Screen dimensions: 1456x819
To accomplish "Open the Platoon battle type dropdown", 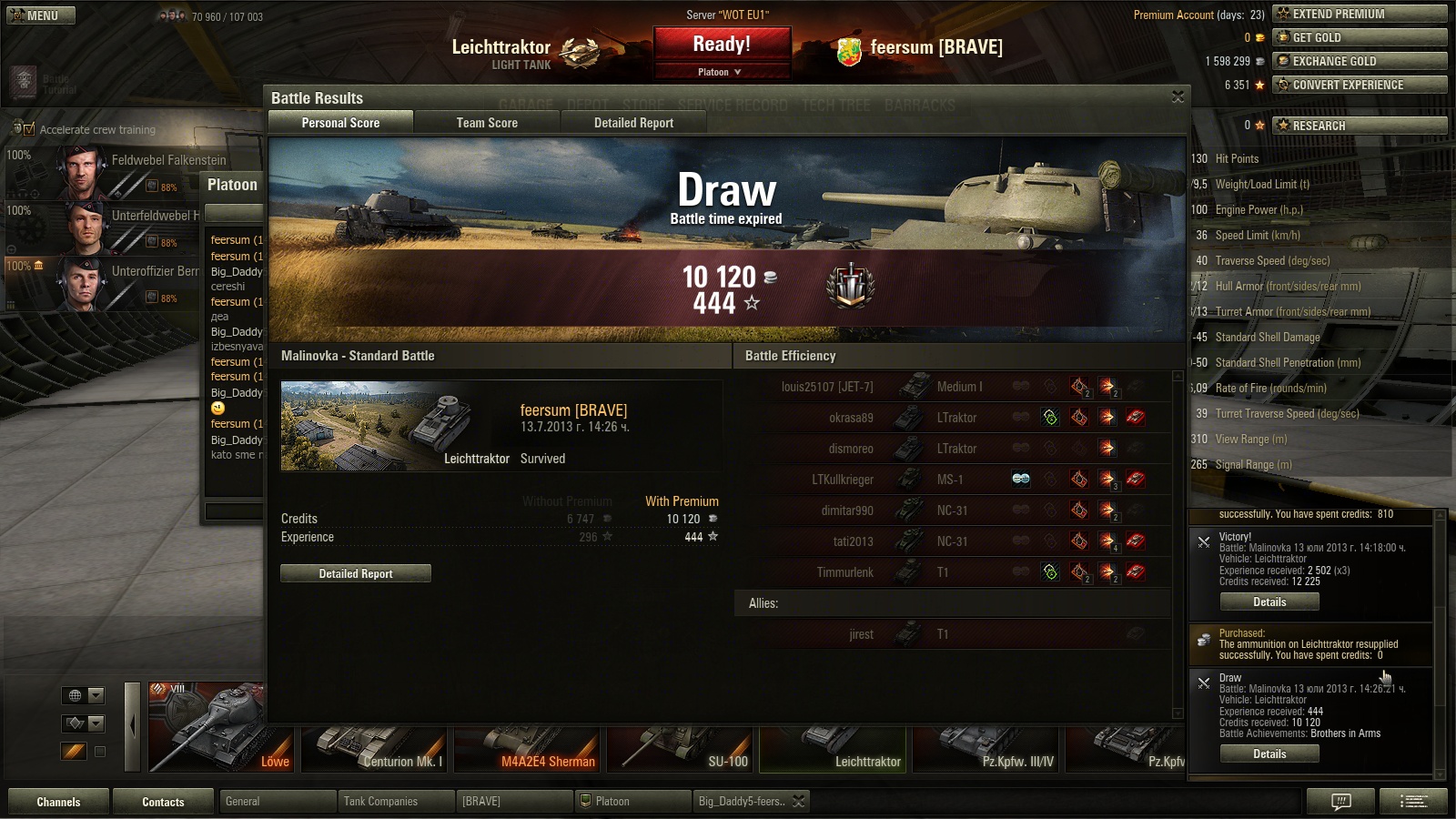I will [720, 72].
